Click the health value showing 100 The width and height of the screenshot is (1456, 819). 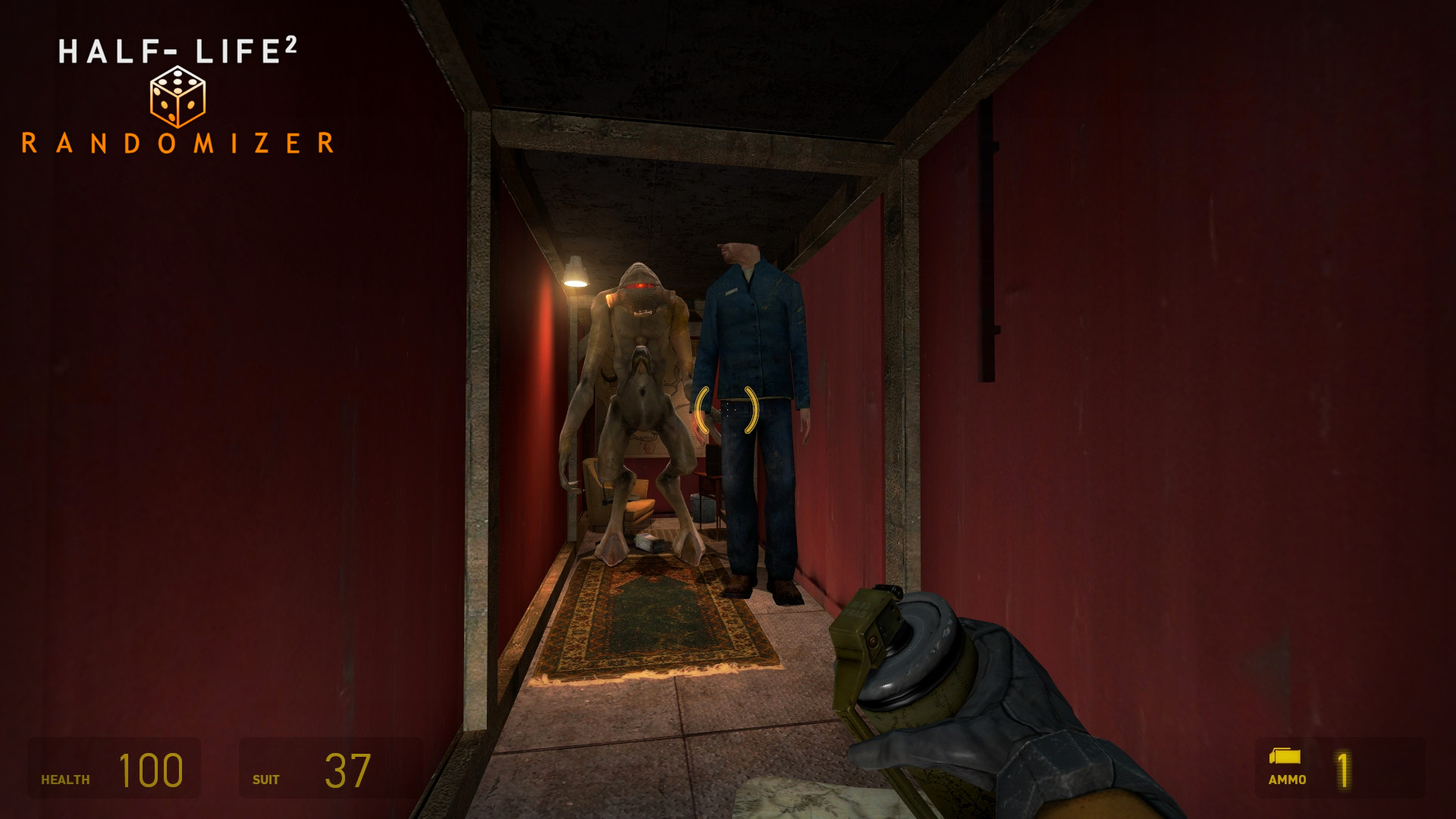tap(149, 770)
